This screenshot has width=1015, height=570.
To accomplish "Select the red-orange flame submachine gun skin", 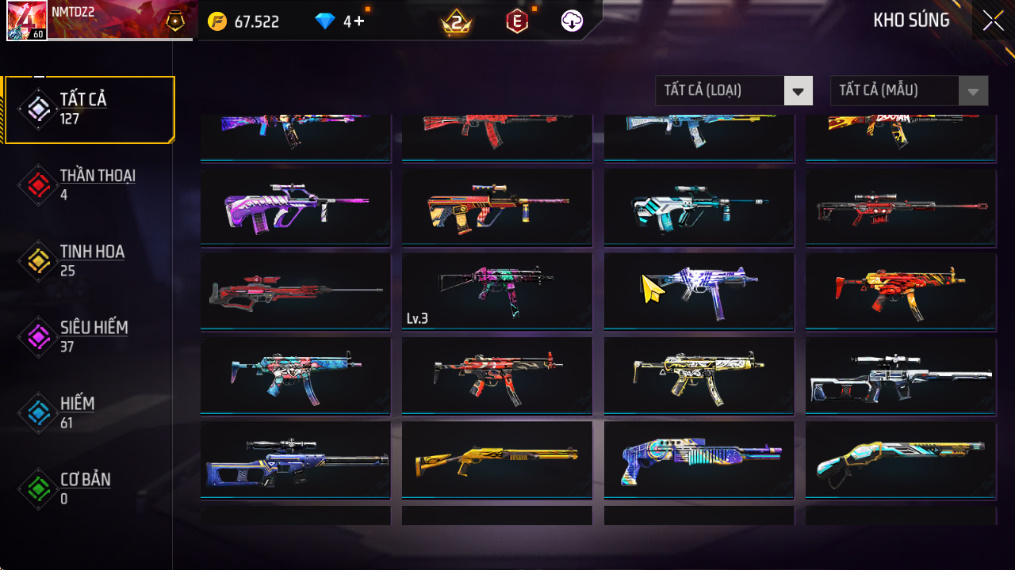I will click(x=900, y=291).
